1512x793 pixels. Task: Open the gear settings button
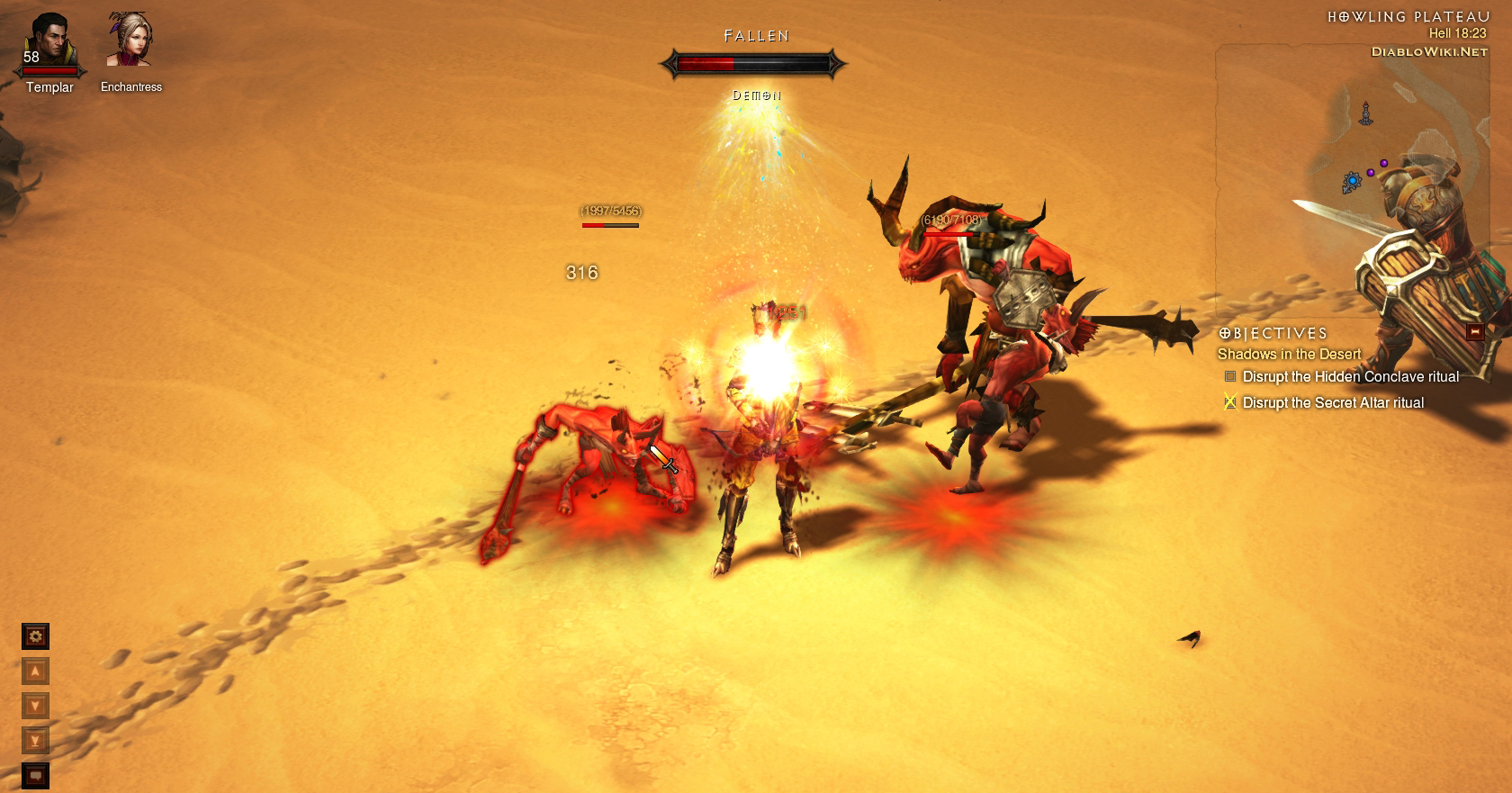pyautogui.click(x=35, y=637)
